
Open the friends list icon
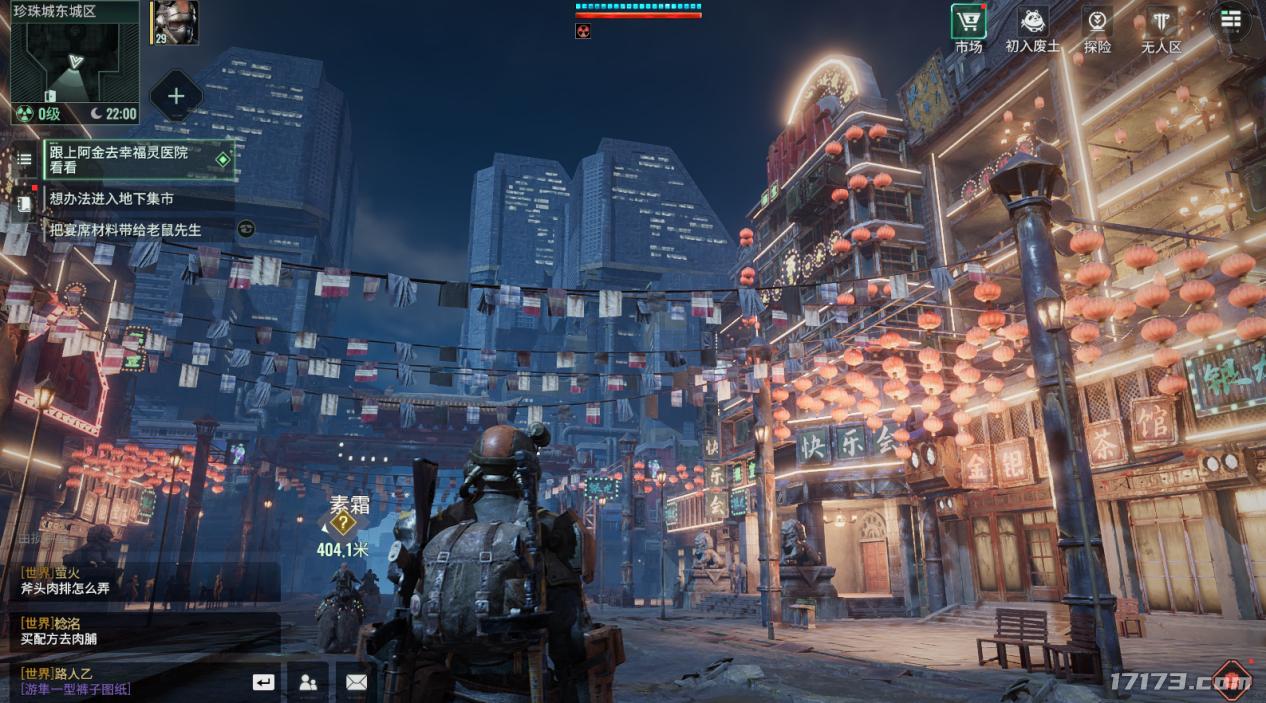[308, 682]
